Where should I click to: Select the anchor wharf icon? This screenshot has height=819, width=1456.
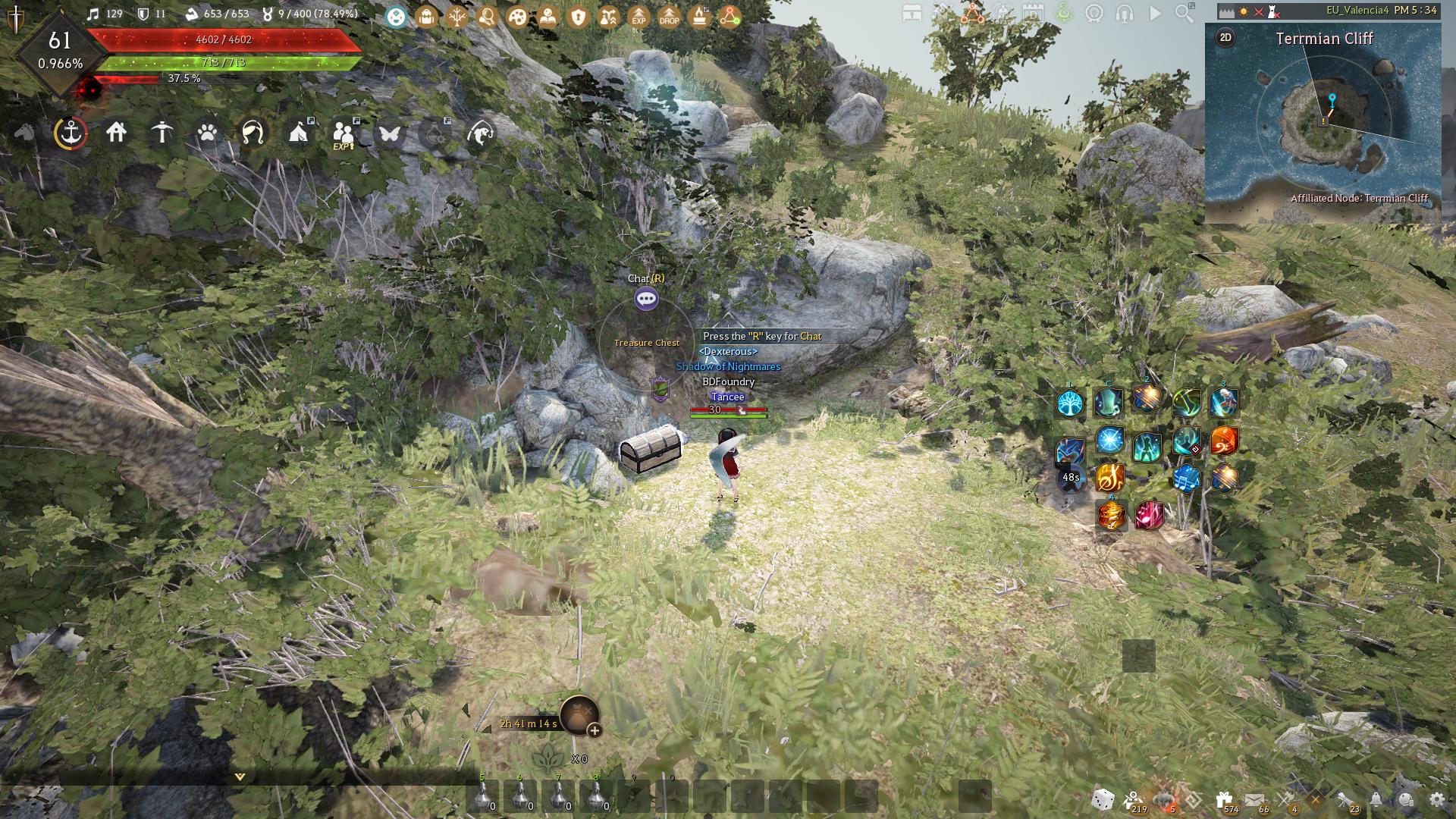point(70,133)
